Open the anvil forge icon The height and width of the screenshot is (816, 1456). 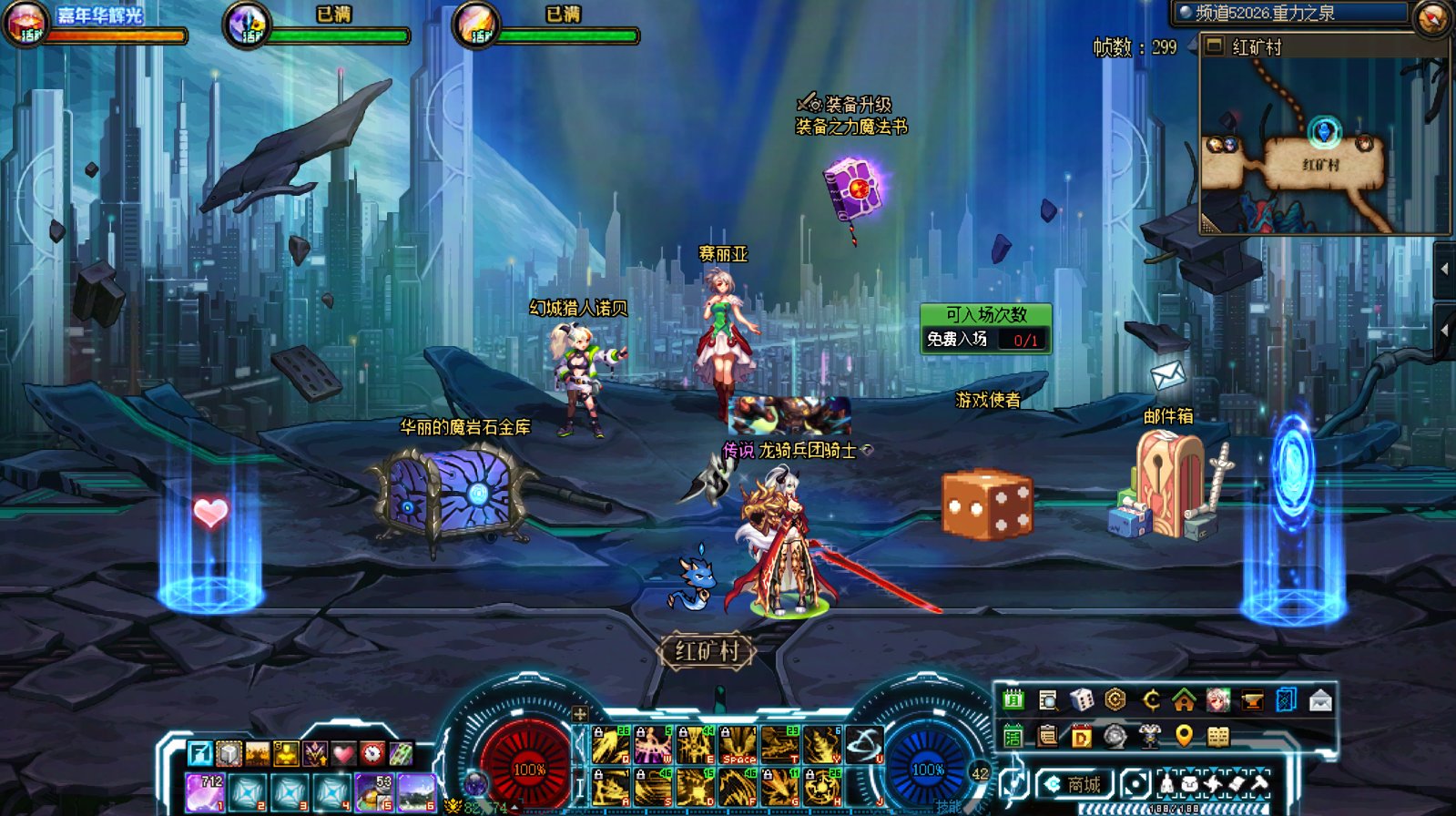click(x=1252, y=699)
